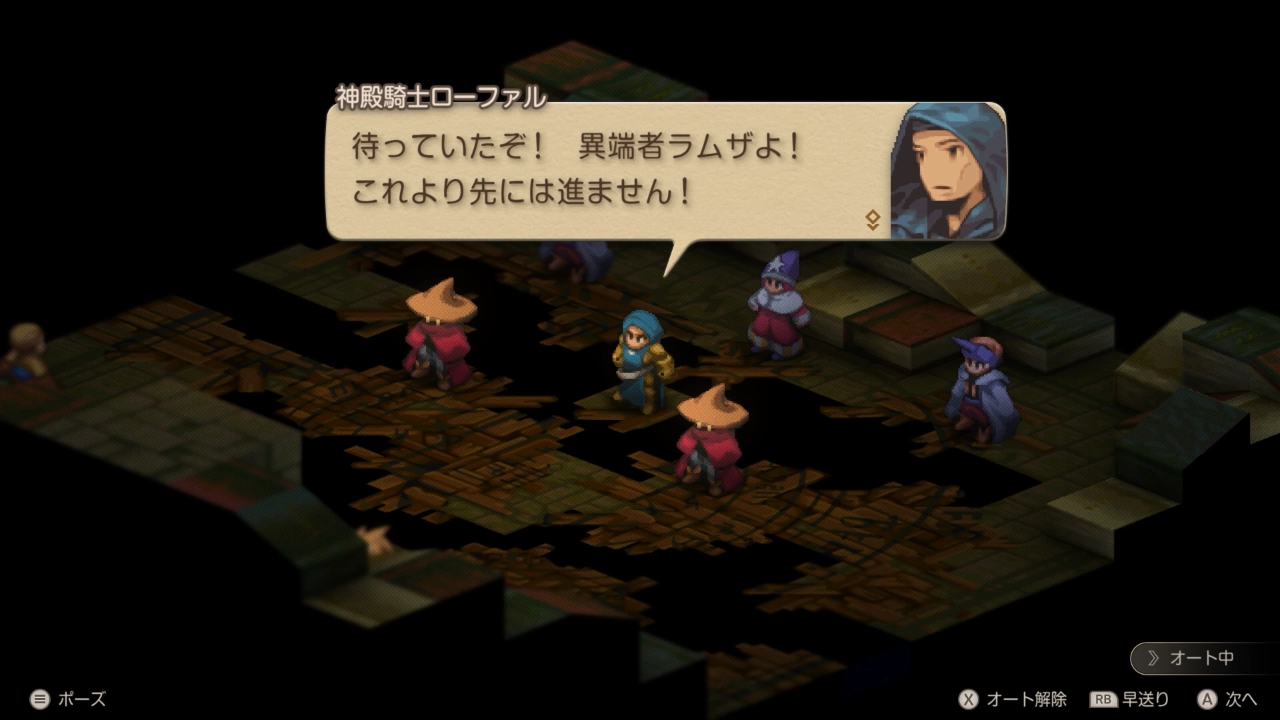Click the dialogue advance arrow marker
The height and width of the screenshot is (720, 1280).
click(x=872, y=220)
